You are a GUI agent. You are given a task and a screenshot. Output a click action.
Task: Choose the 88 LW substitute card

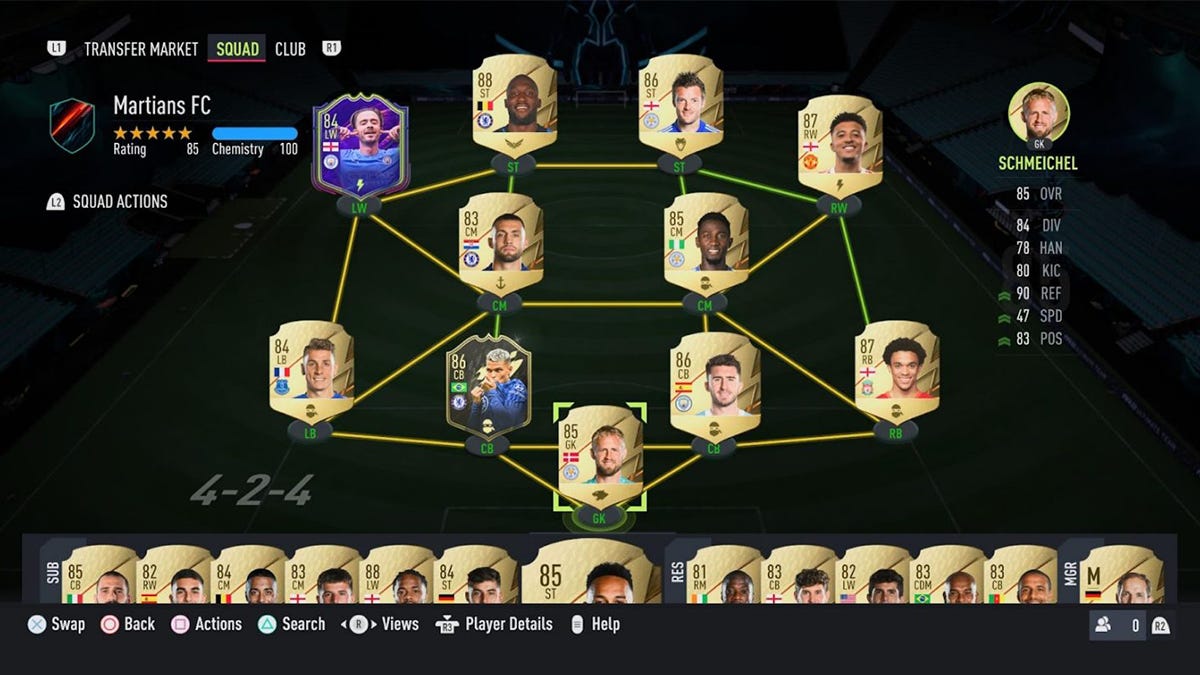(398, 574)
